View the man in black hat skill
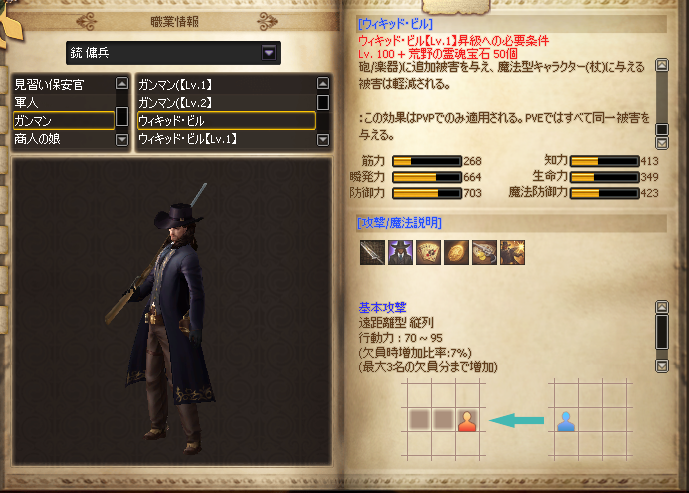689x493 pixels. (x=400, y=252)
